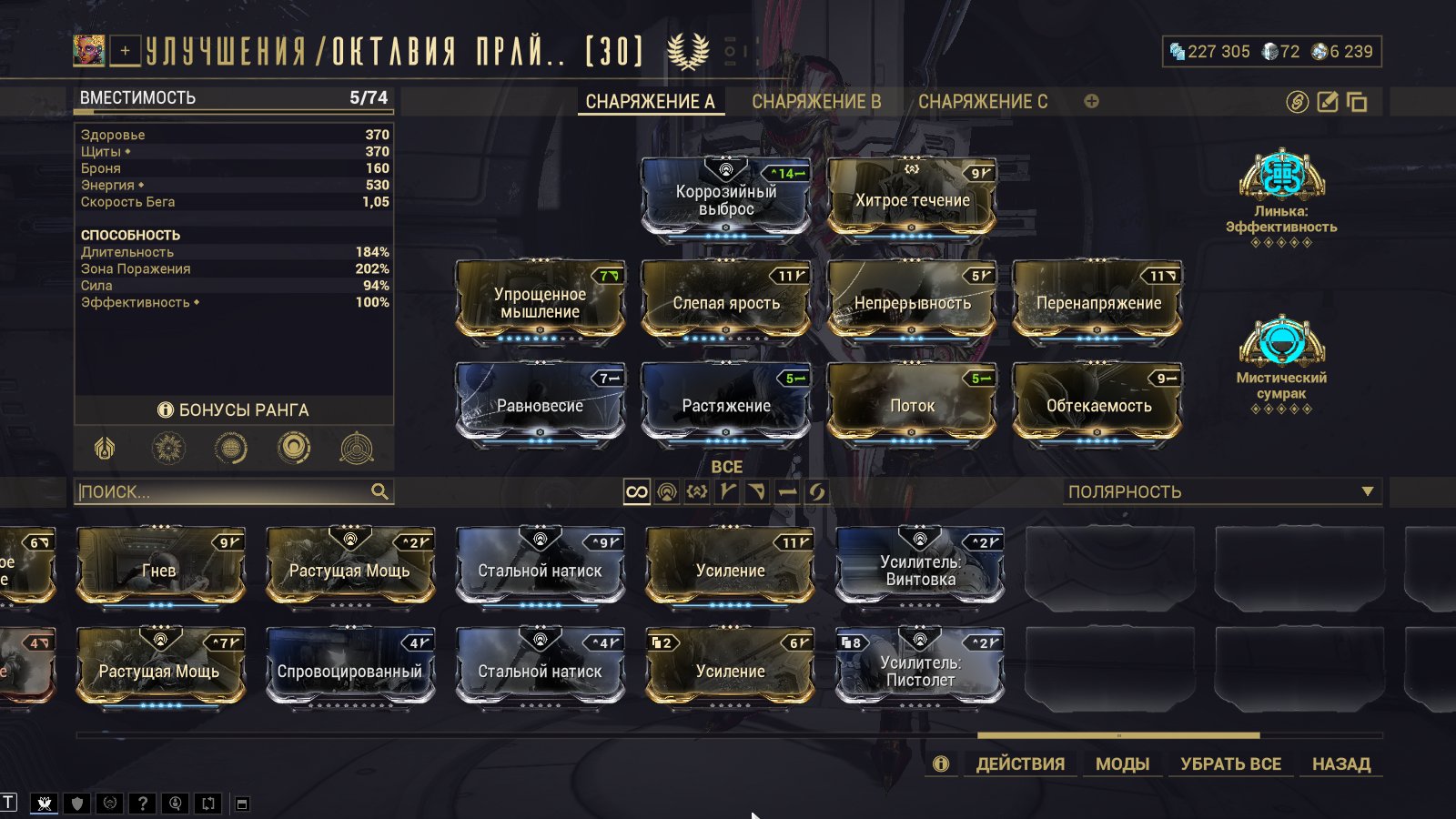
Task: Switch to the Снаряжение B loadout tab
Action: point(815,102)
